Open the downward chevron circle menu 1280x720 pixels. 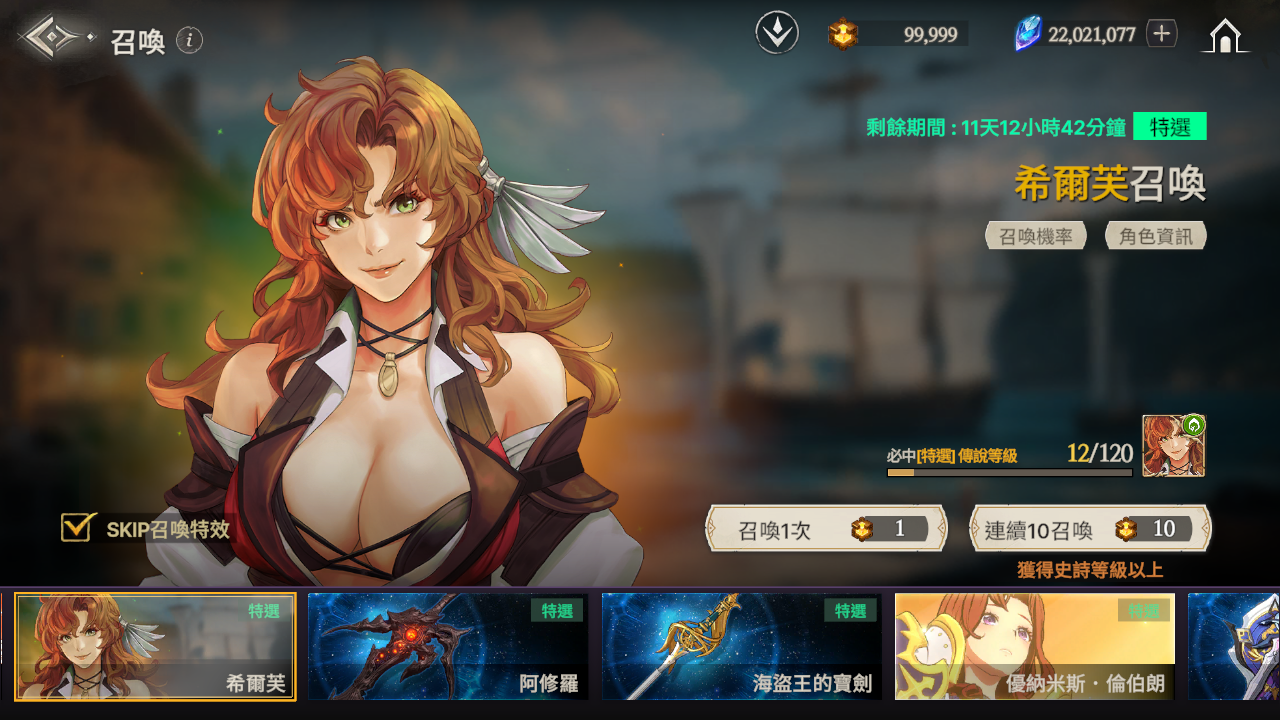[x=777, y=34]
